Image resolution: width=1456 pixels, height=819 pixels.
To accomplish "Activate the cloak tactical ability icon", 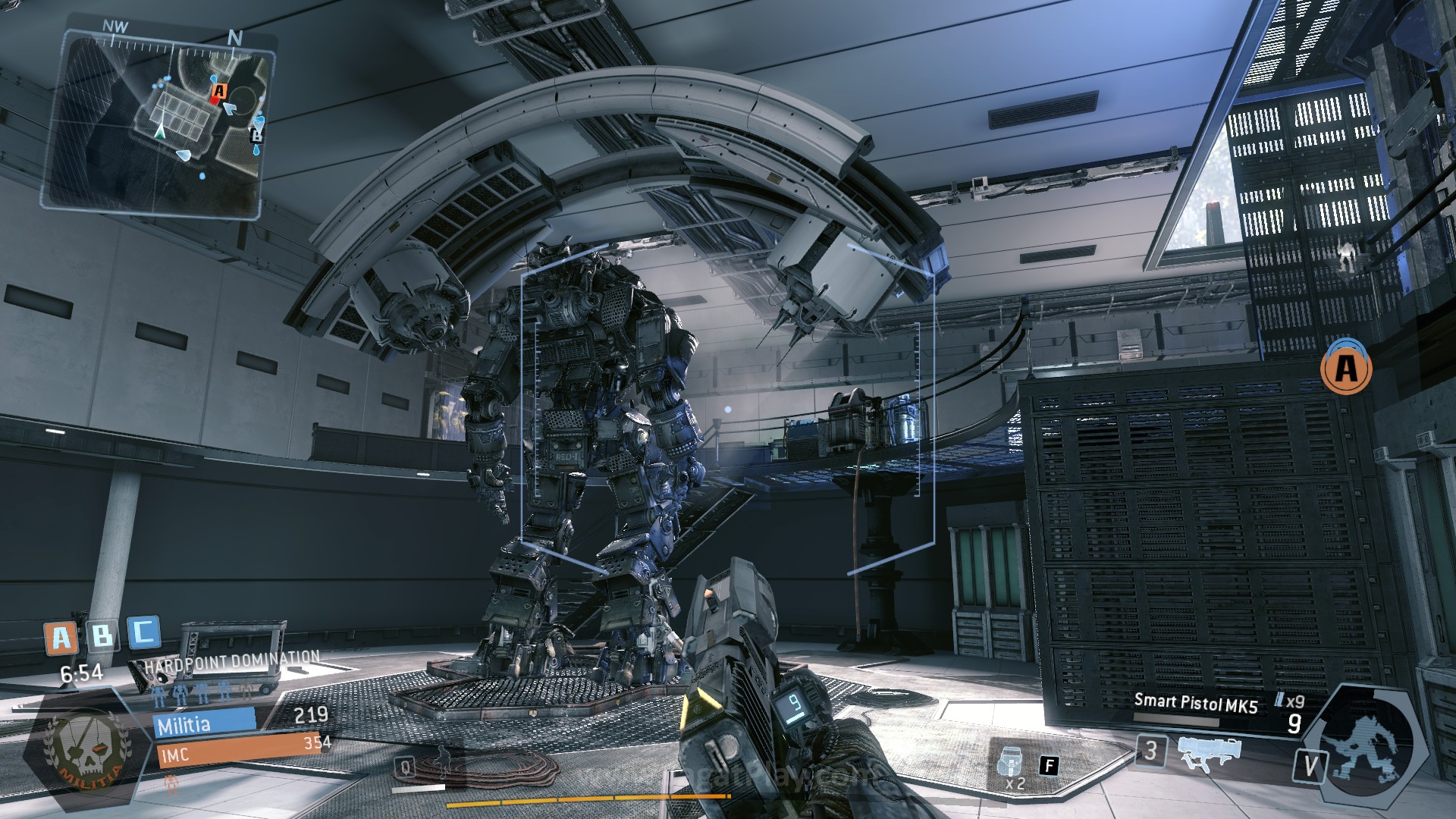I will [x=440, y=761].
